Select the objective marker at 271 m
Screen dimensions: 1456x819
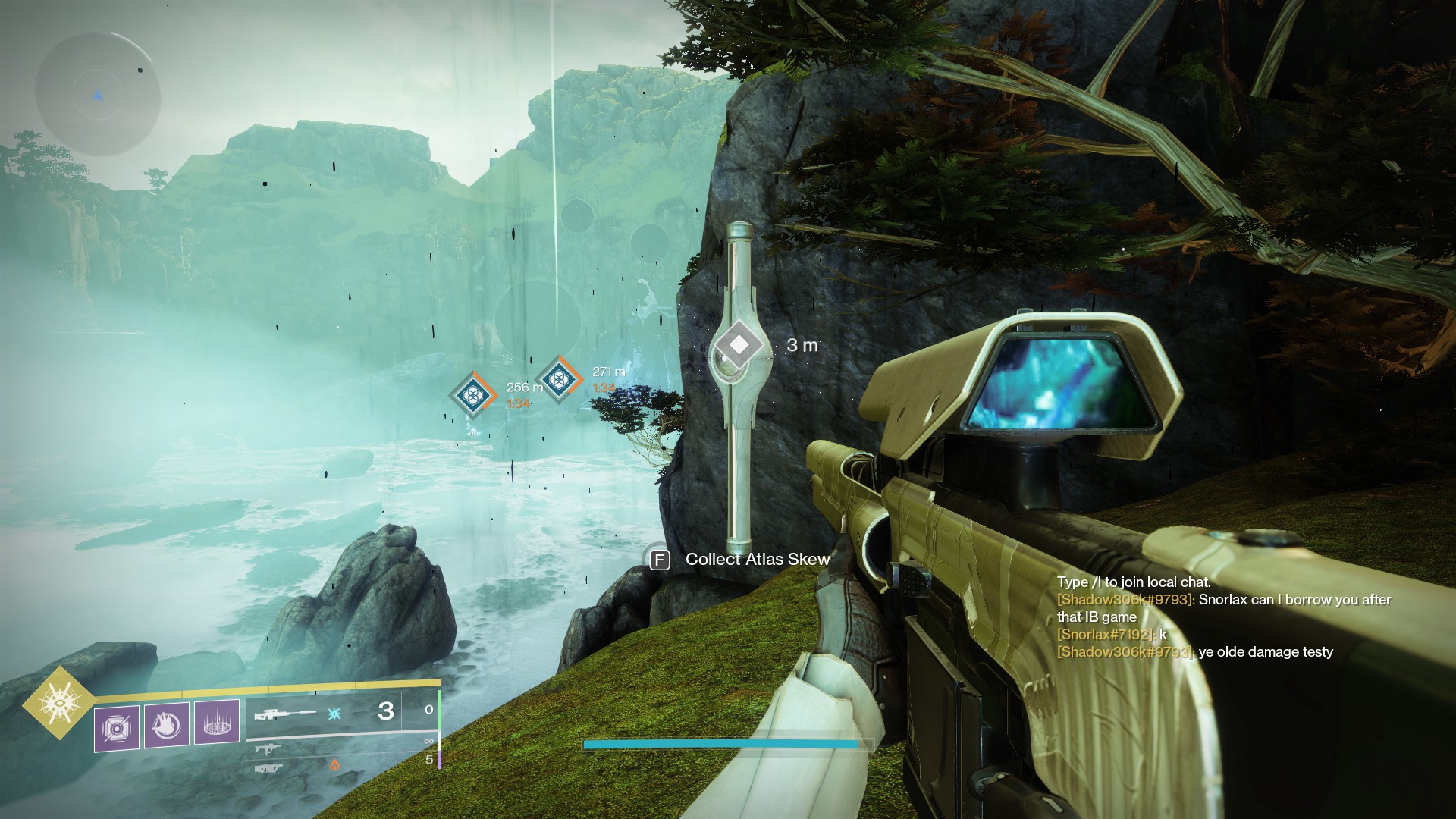559,377
